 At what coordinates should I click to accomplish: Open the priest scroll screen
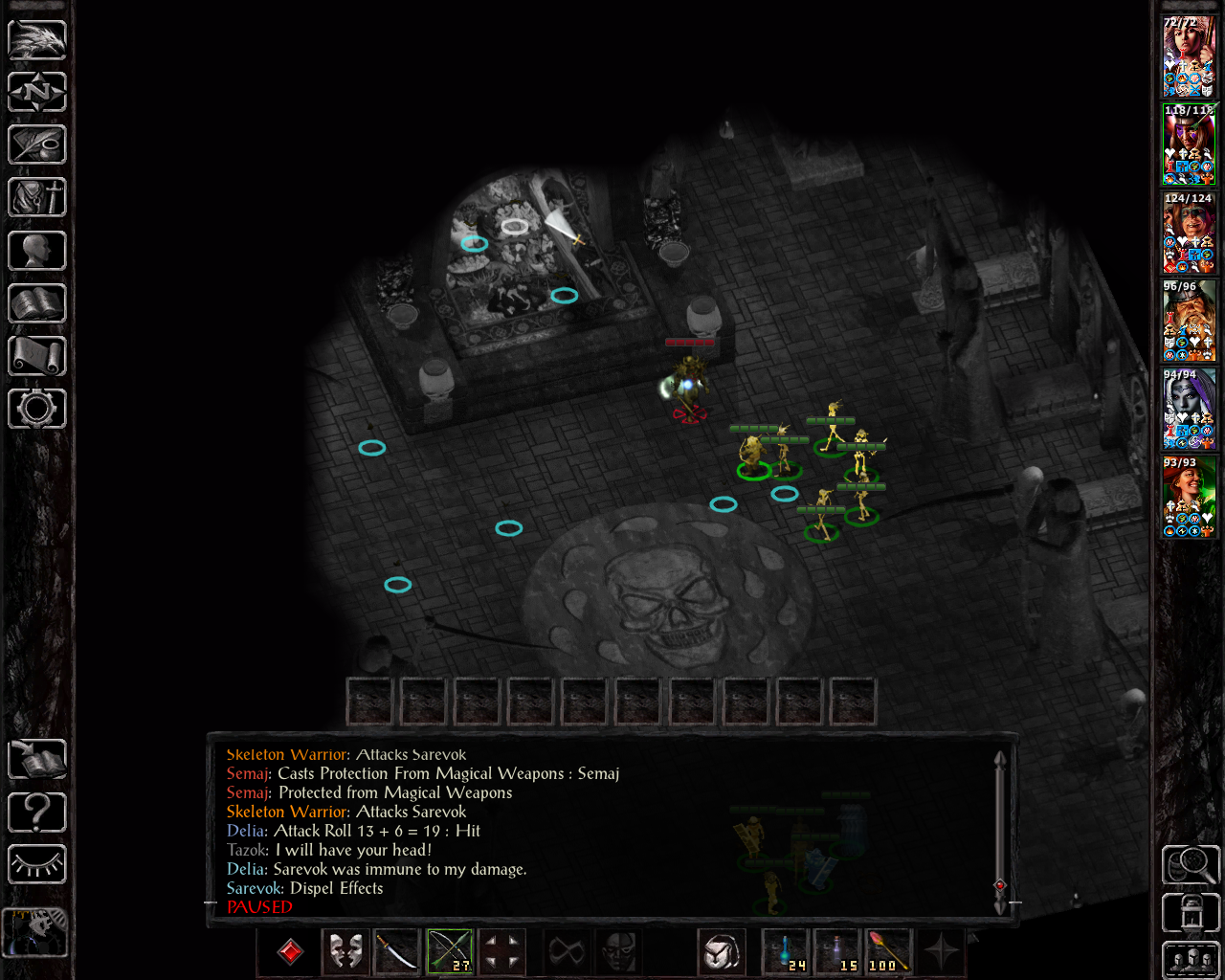37,356
